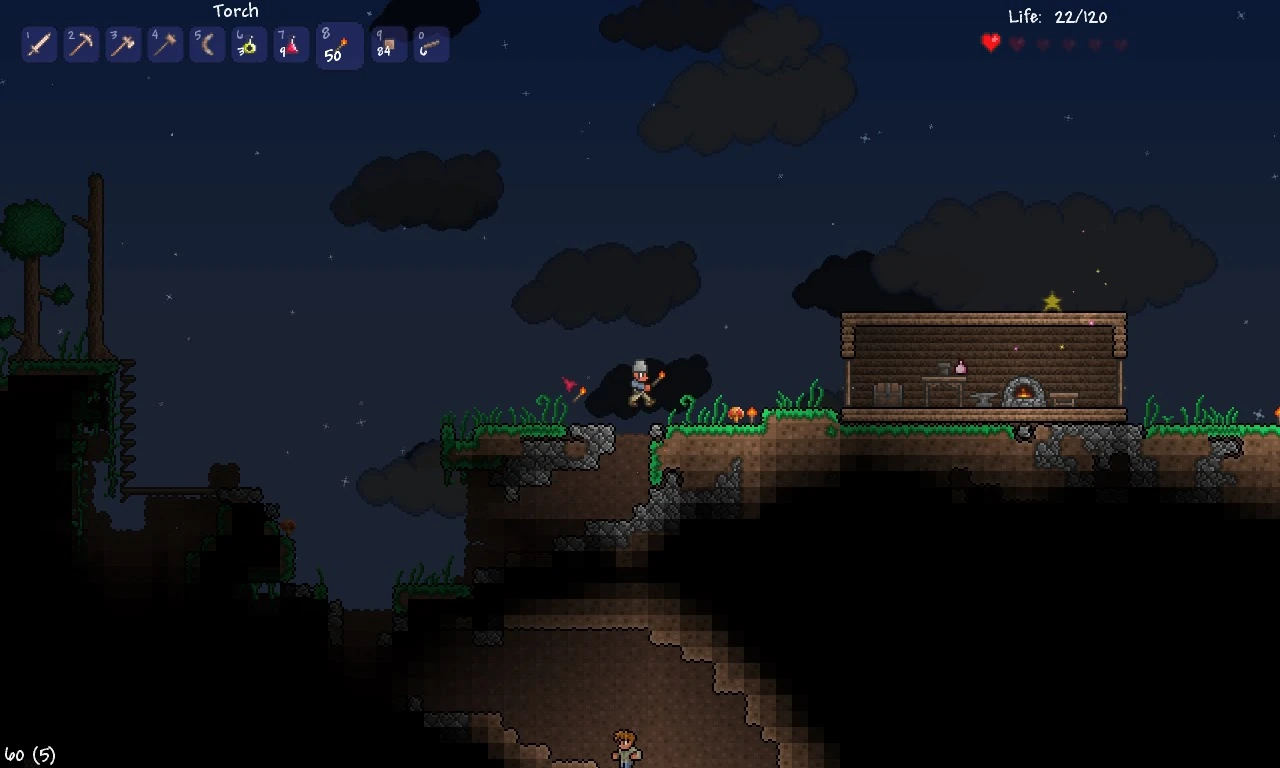Click the falling star above the roof

coord(1052,298)
